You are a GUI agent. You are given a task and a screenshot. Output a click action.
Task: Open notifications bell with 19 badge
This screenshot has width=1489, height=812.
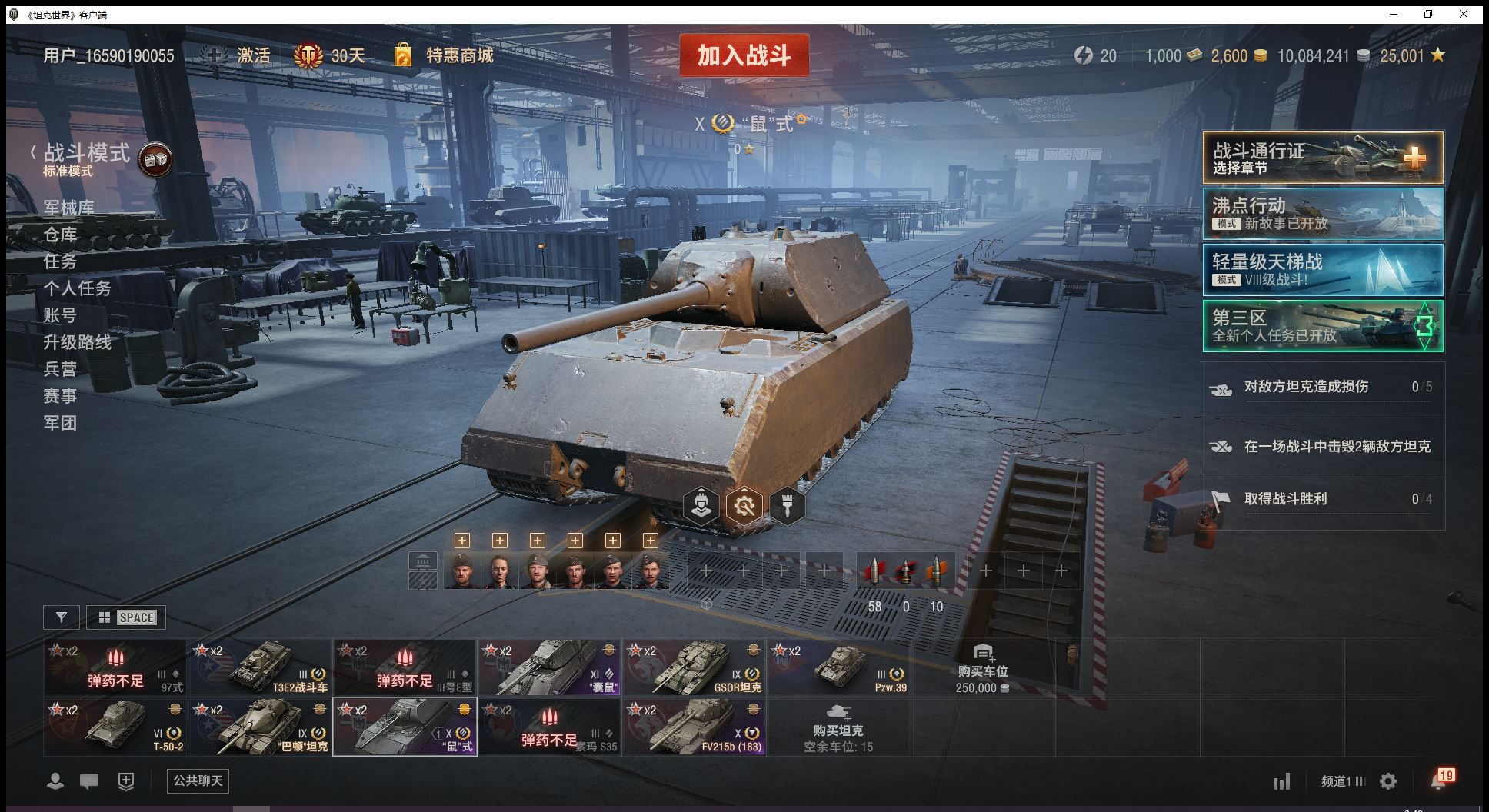[x=1439, y=780]
